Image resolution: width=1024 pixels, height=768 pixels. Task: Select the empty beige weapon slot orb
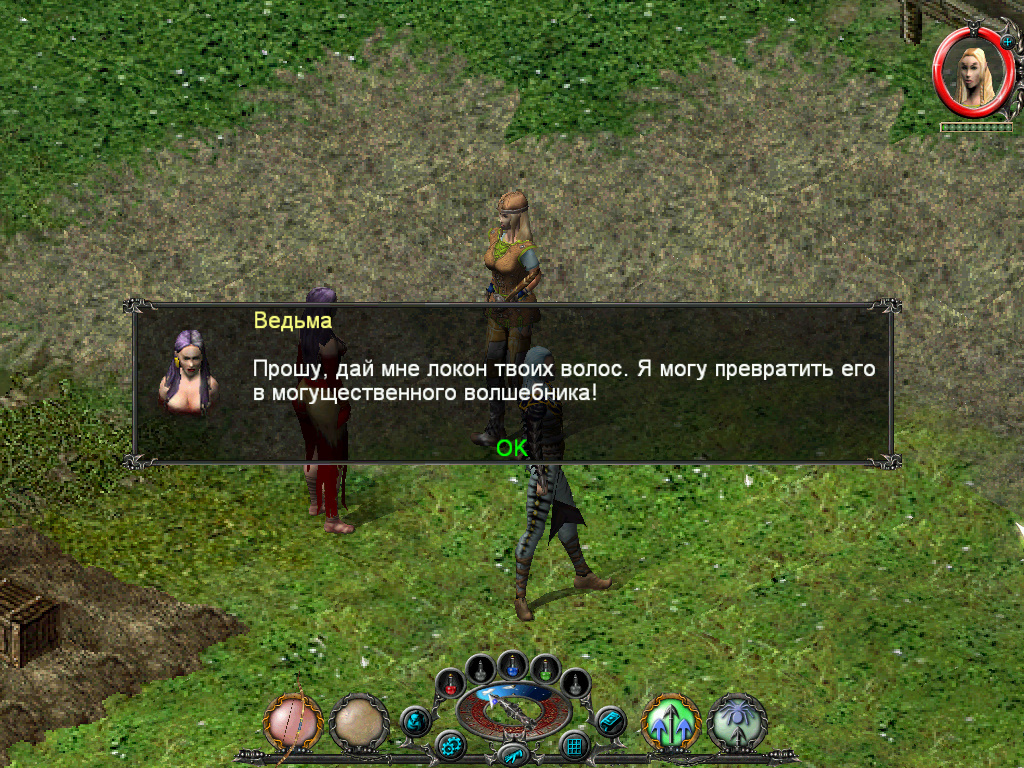click(x=359, y=723)
